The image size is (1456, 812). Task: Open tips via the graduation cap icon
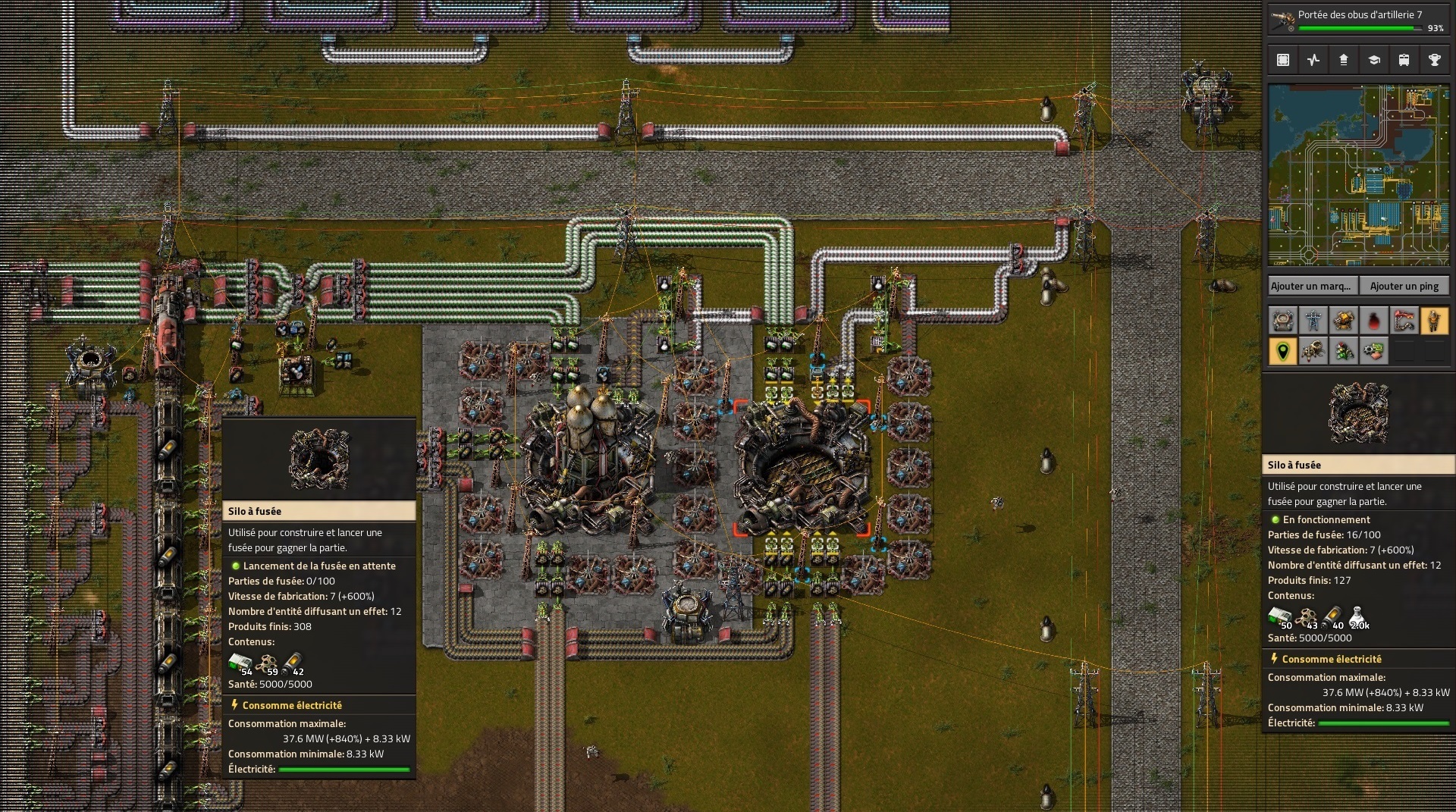point(1374,60)
